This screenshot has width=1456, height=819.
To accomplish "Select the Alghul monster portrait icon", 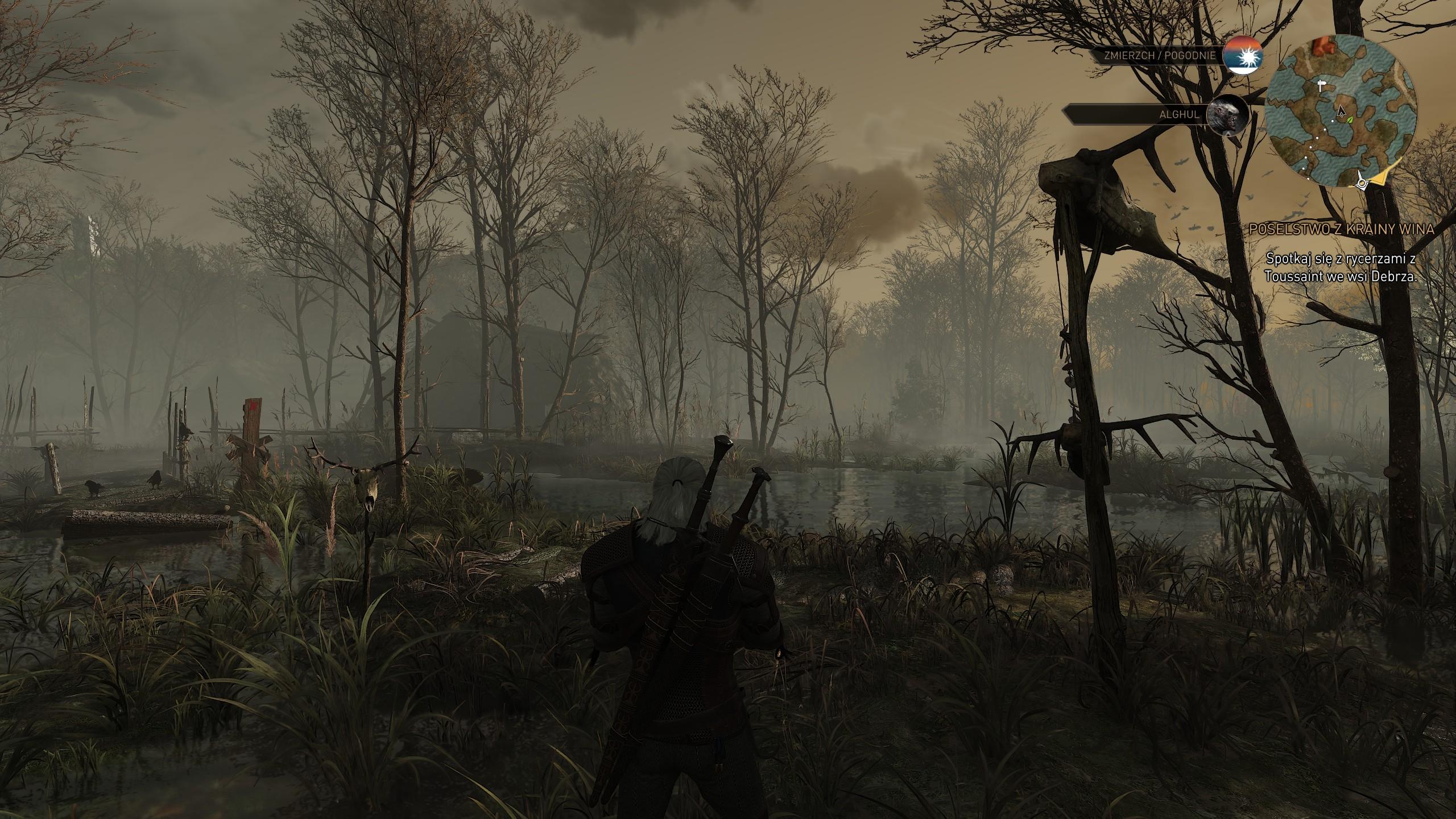I will point(1227,114).
